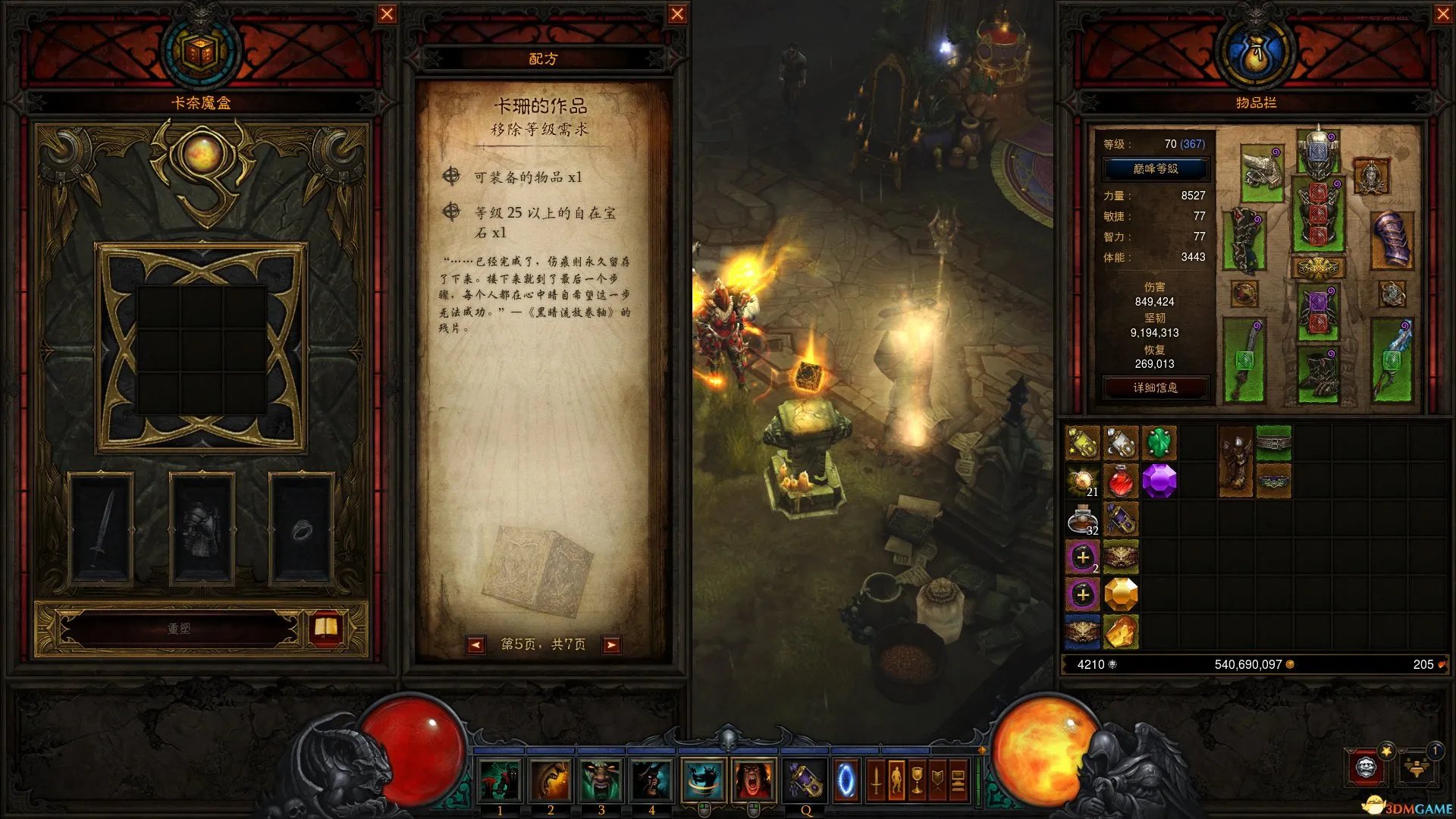Use the potion in the Q slot
Screen dimensions: 1456x819
(805, 780)
